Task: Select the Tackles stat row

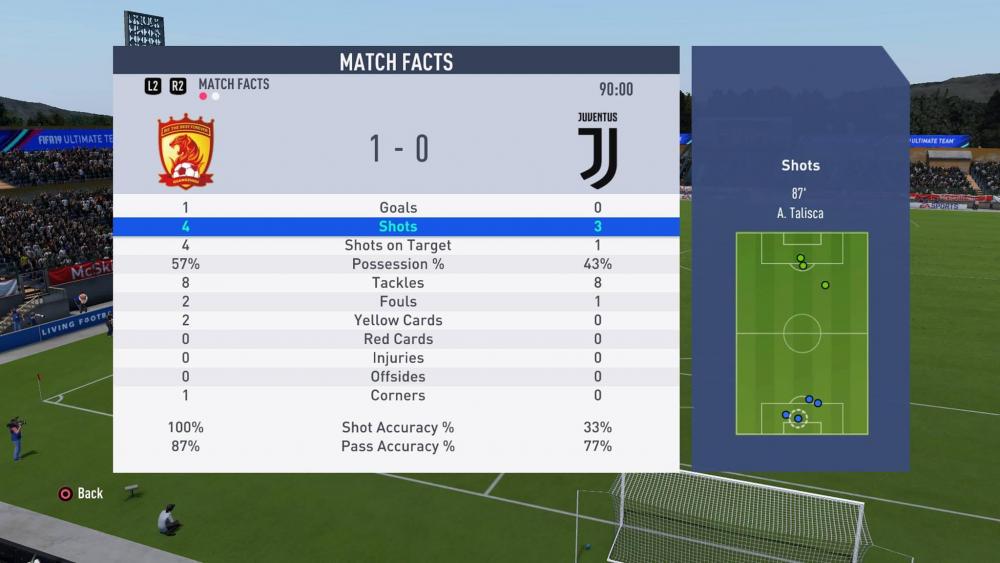Action: (397, 283)
